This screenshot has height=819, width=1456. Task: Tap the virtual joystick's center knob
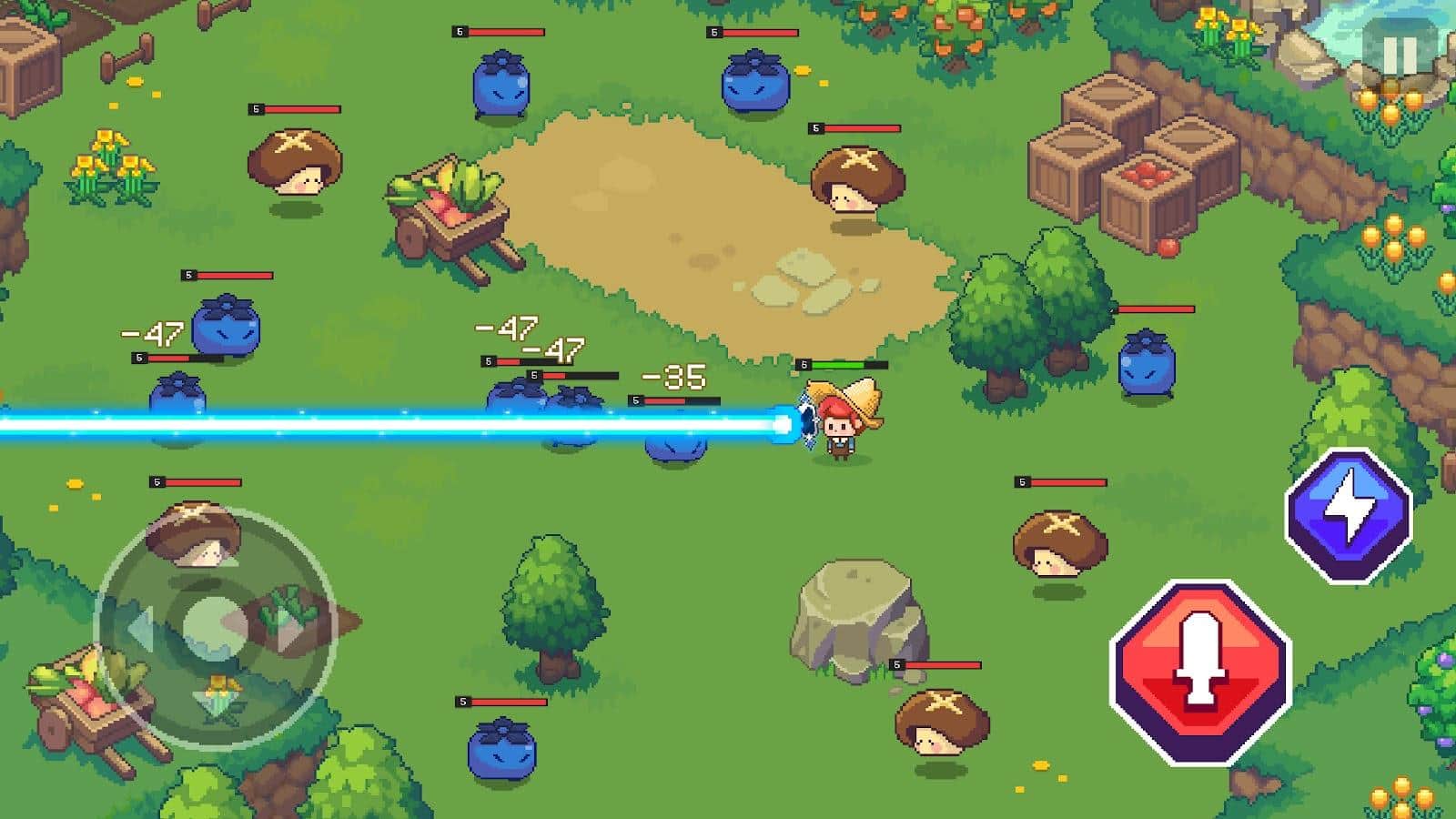pyautogui.click(x=215, y=627)
